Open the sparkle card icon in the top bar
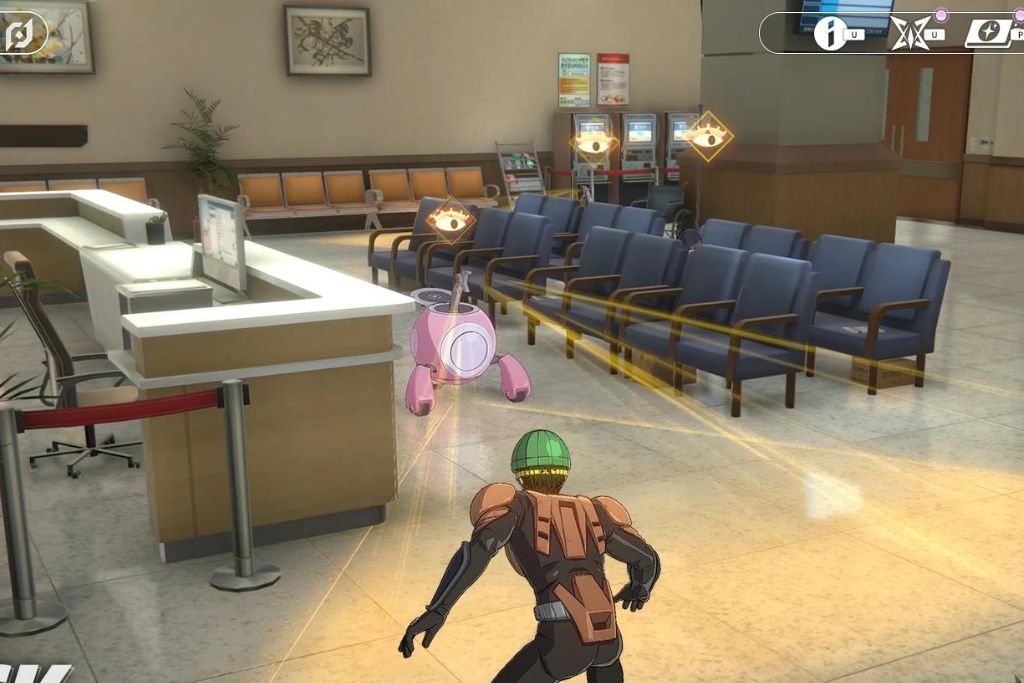Image resolution: width=1024 pixels, height=683 pixels. [x=985, y=33]
